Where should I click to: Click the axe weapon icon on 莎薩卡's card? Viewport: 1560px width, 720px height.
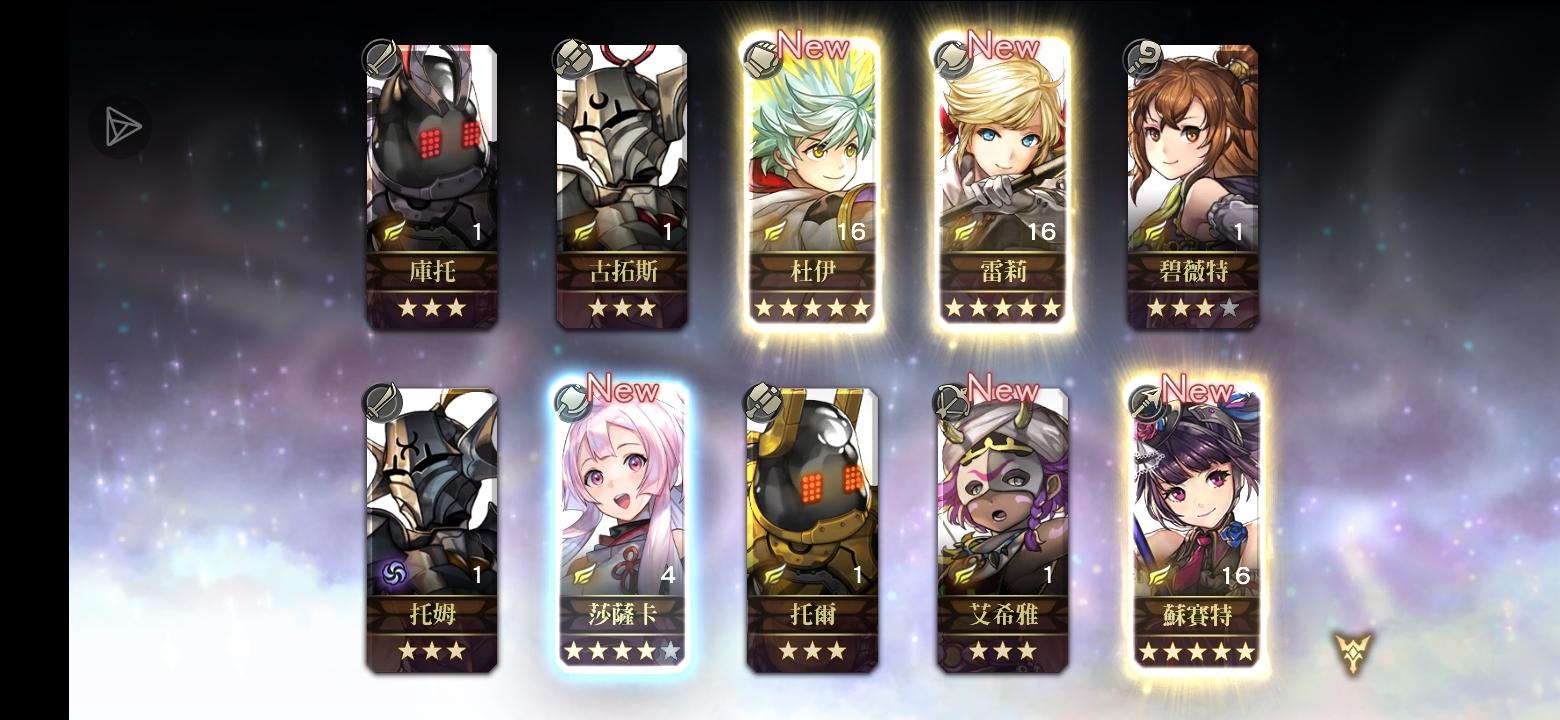[574, 402]
